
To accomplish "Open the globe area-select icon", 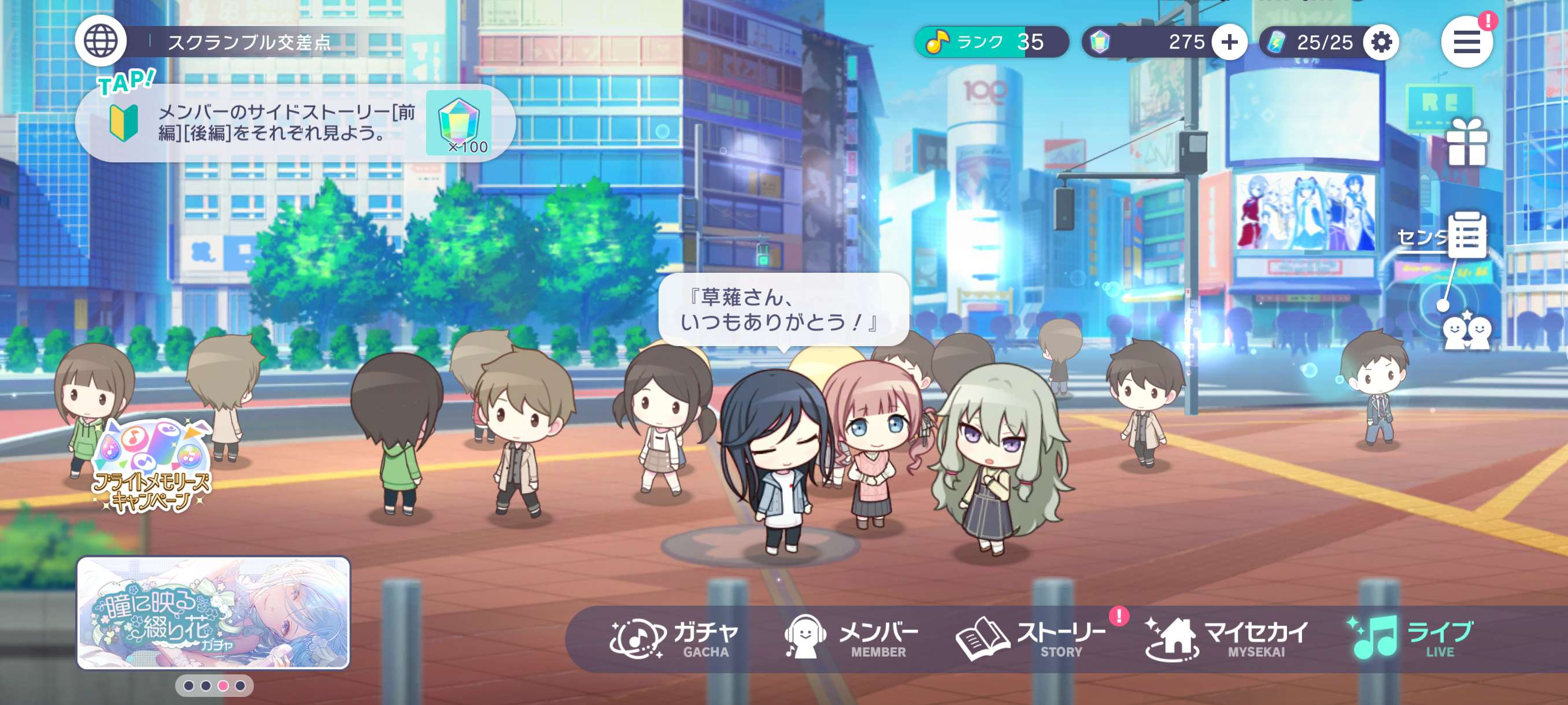I will pyautogui.click(x=101, y=42).
